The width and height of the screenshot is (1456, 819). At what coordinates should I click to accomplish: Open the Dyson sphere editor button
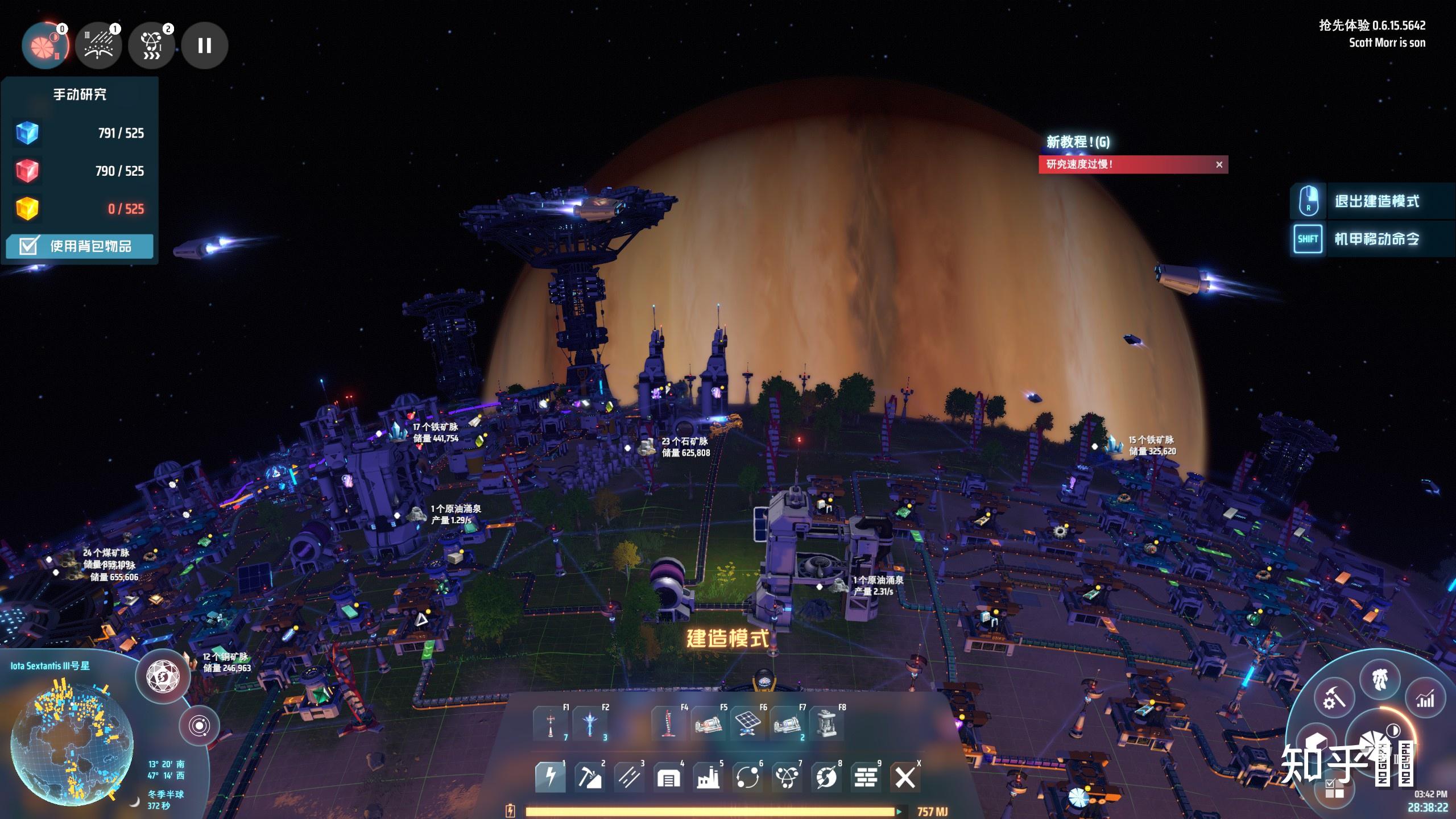coord(163,677)
